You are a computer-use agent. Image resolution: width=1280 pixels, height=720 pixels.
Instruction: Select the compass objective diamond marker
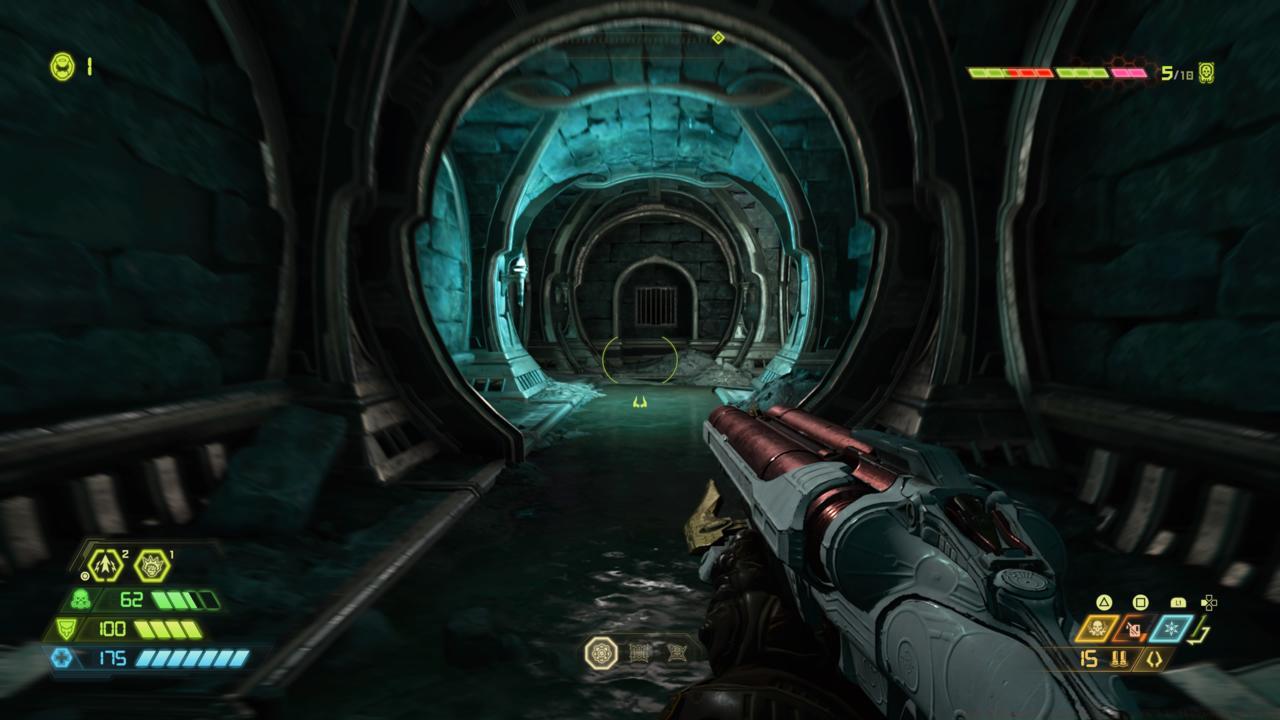[x=717, y=38]
